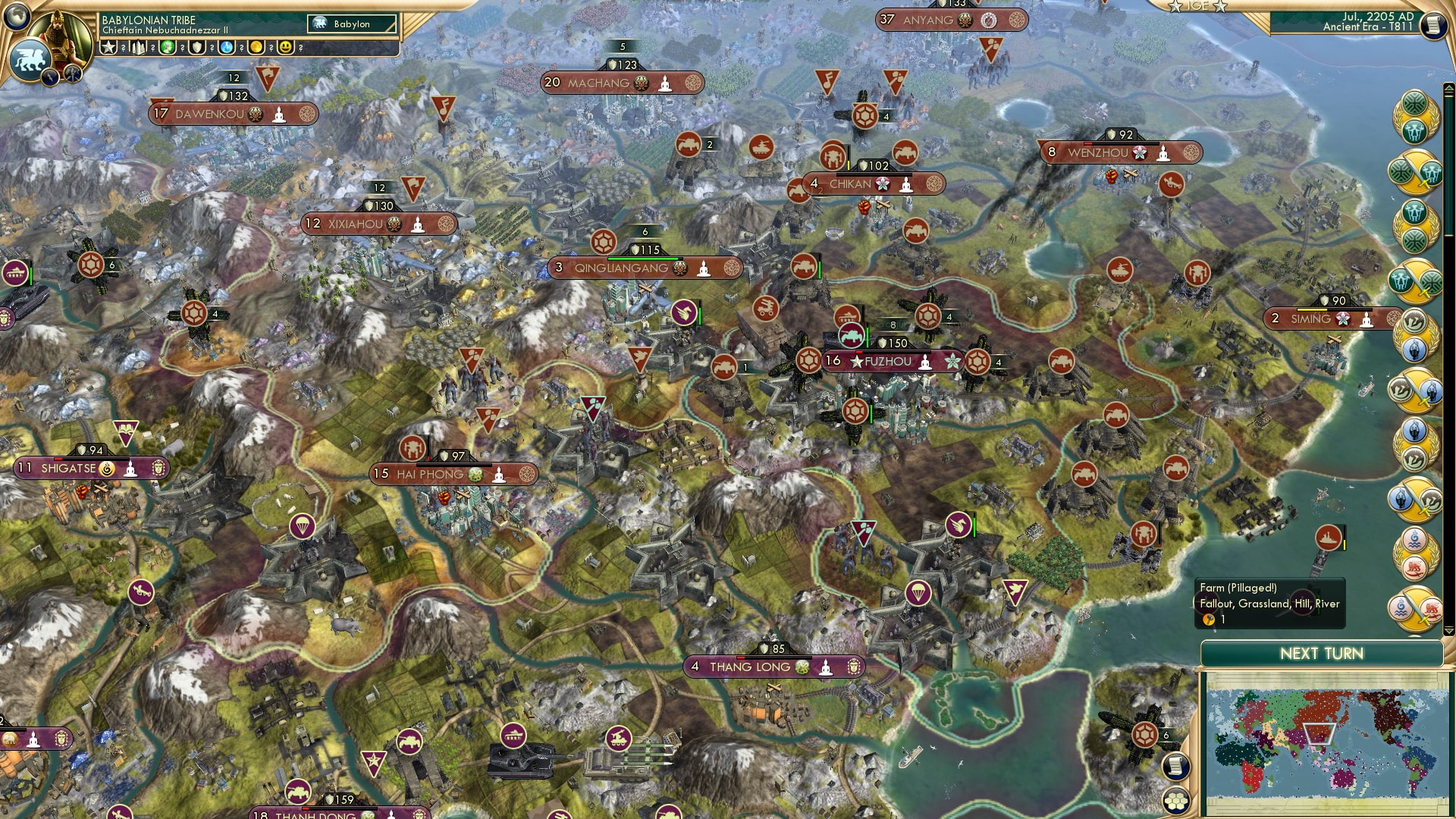Click the small globe strategic-view icon
The height and width of the screenshot is (819, 1456).
[16, 18]
